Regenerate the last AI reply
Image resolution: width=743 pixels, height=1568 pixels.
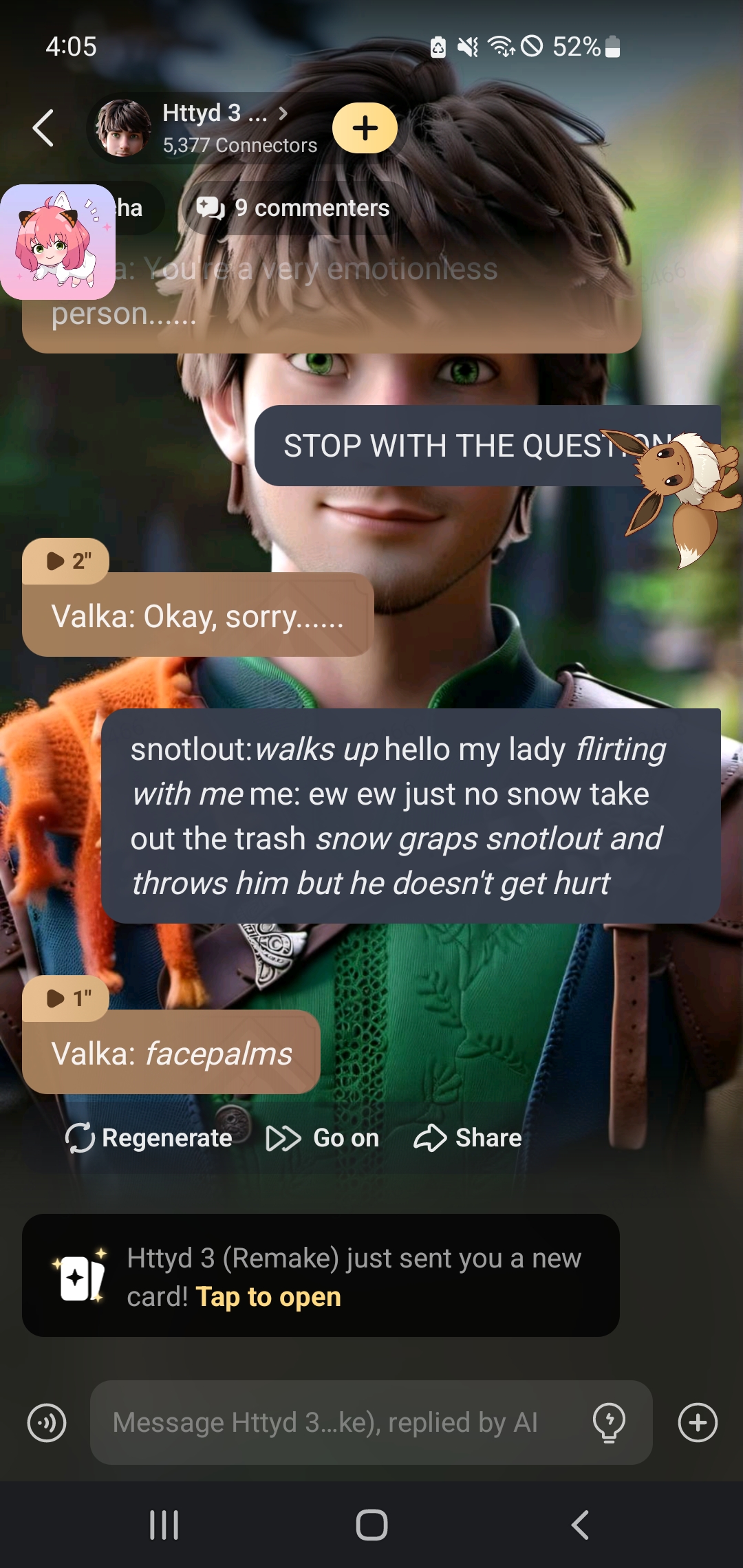click(149, 1138)
